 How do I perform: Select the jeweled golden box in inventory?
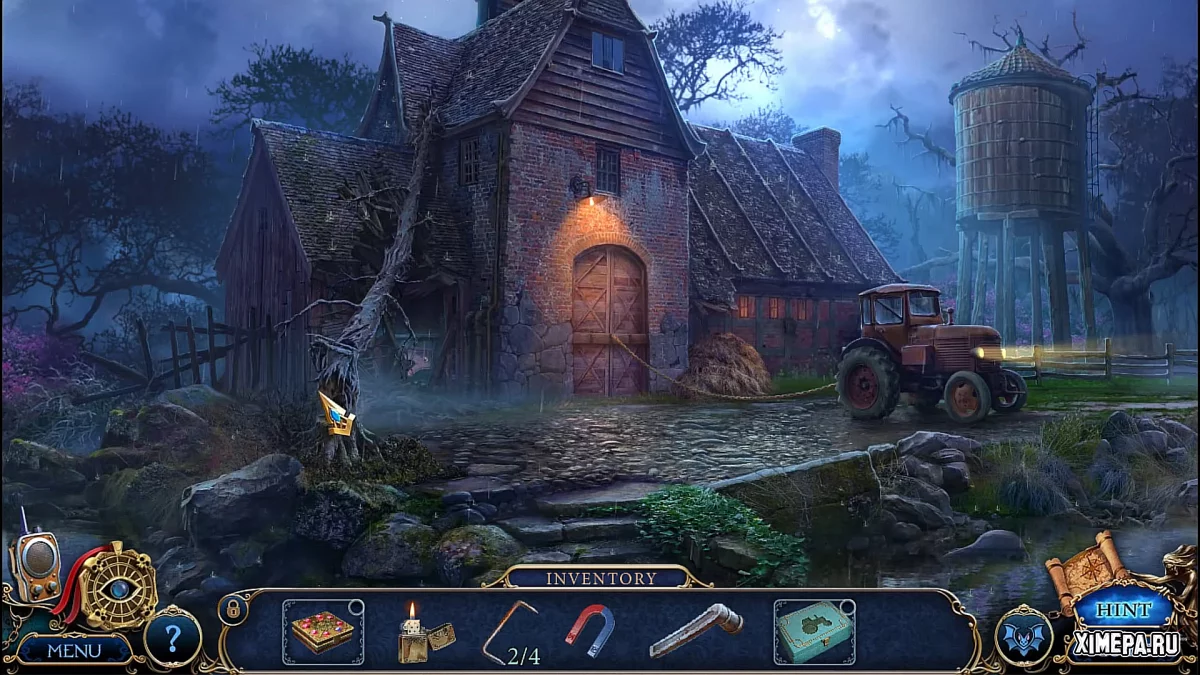322,632
